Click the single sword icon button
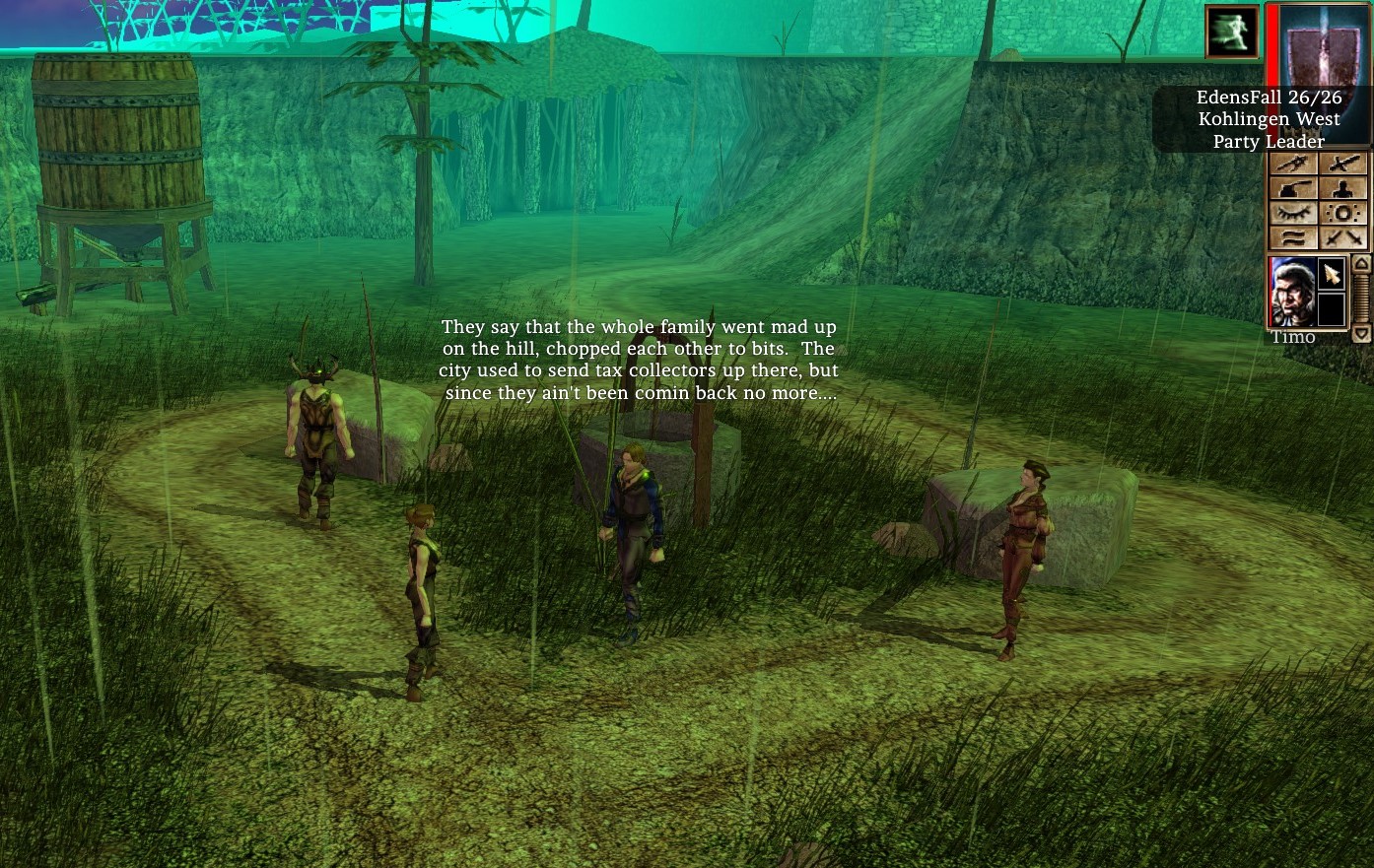The width and height of the screenshot is (1374, 868). click(1342, 164)
